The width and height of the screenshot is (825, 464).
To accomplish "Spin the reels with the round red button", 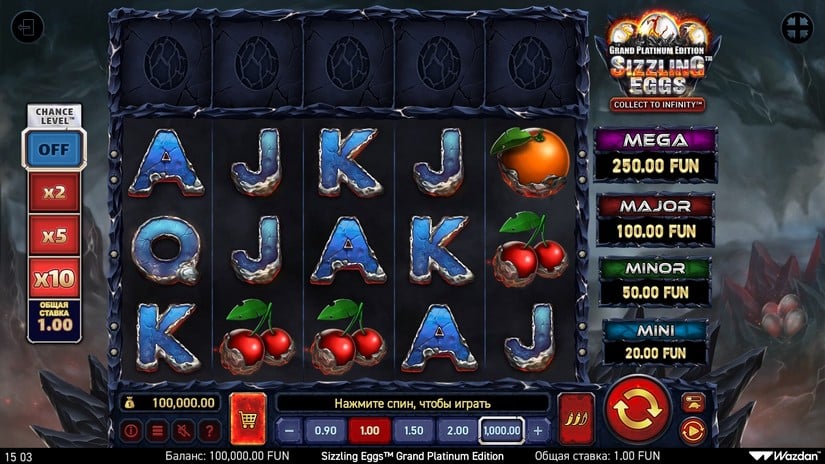I will [x=638, y=411].
